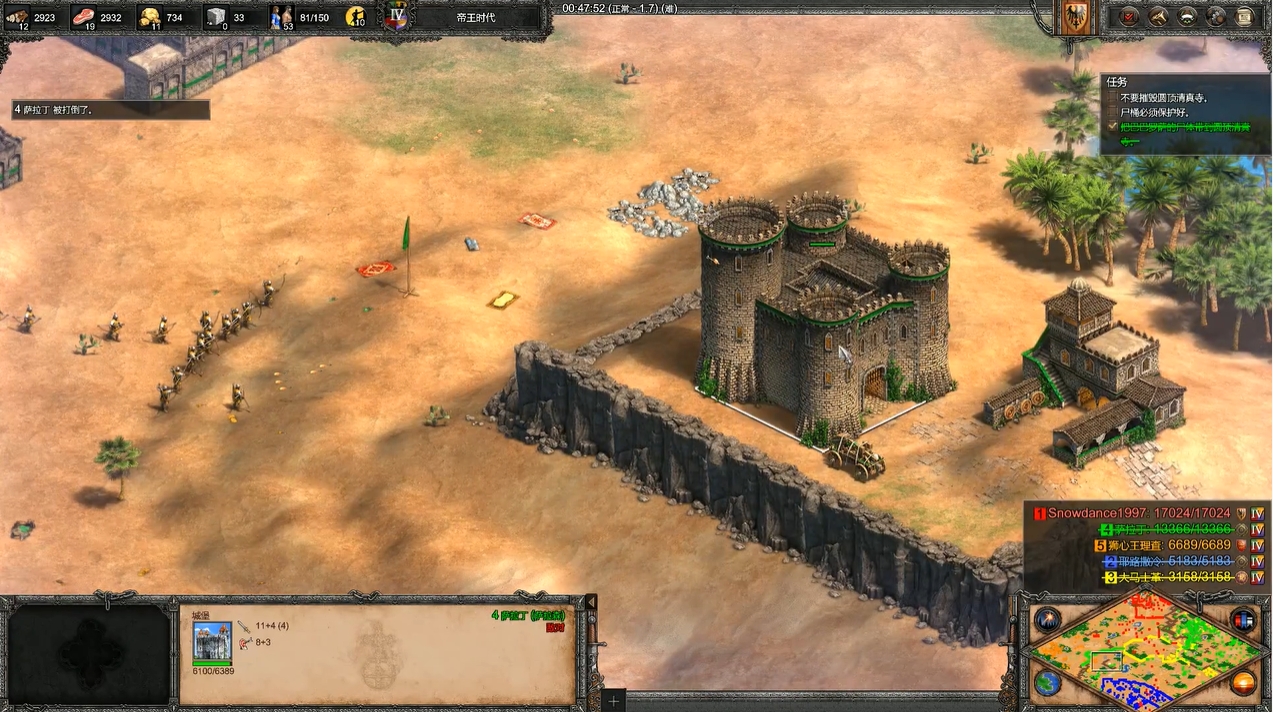Select the idle villager flag icon

(x=355, y=17)
